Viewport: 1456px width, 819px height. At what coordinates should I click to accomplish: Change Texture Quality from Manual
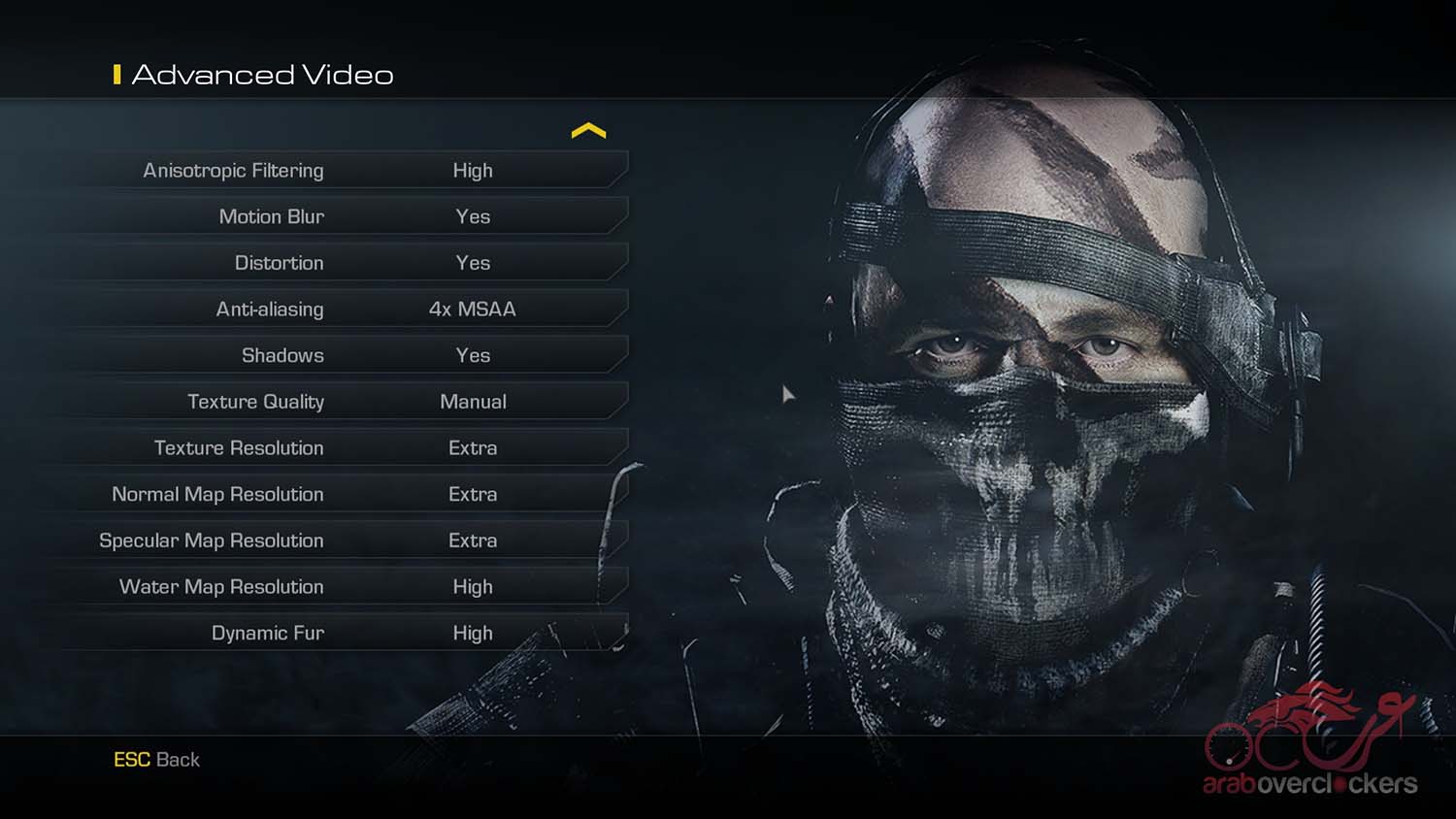473,402
